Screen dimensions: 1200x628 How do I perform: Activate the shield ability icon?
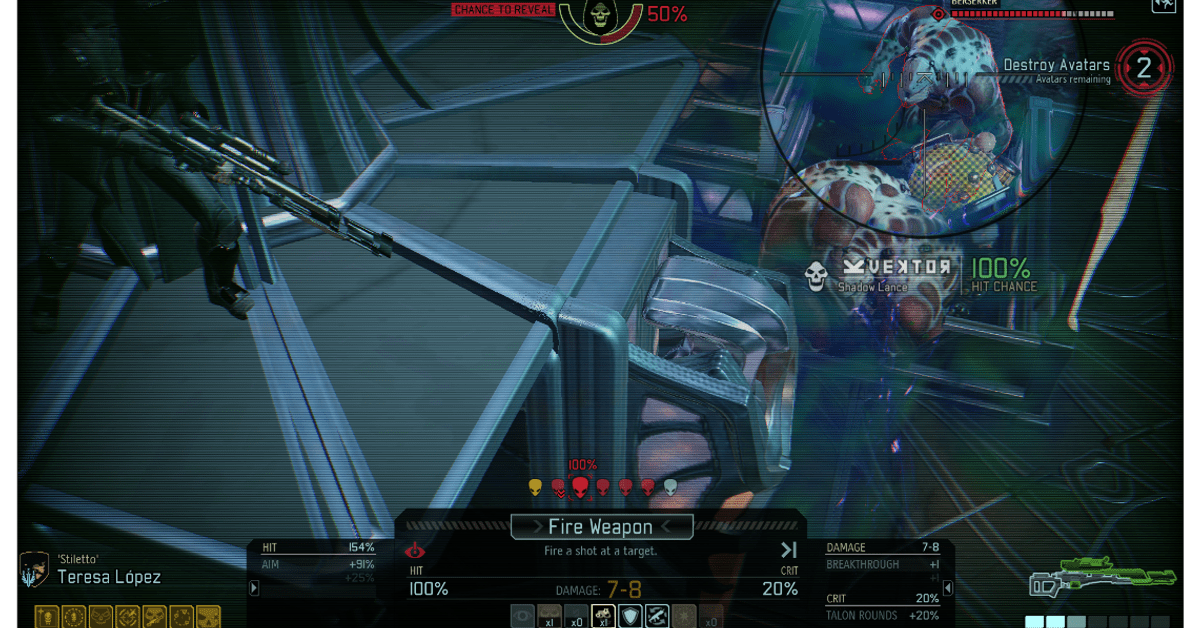[x=629, y=616]
